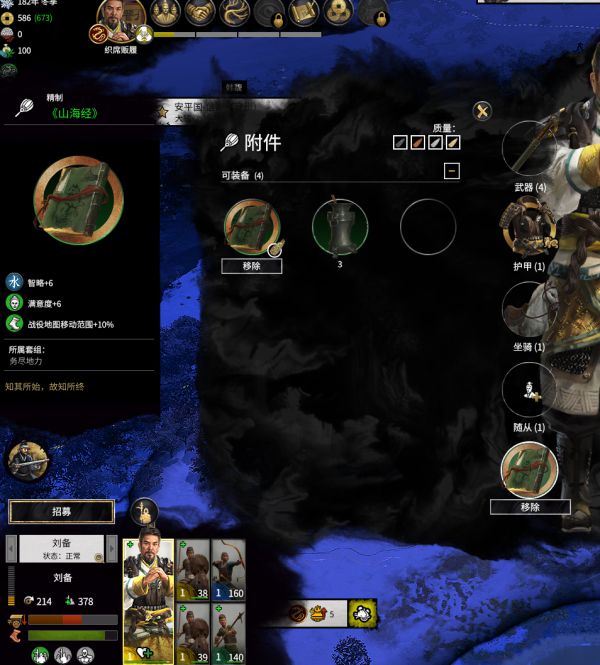The height and width of the screenshot is (665, 600).
Task: Collapse the equippable items section
Action: click(452, 171)
